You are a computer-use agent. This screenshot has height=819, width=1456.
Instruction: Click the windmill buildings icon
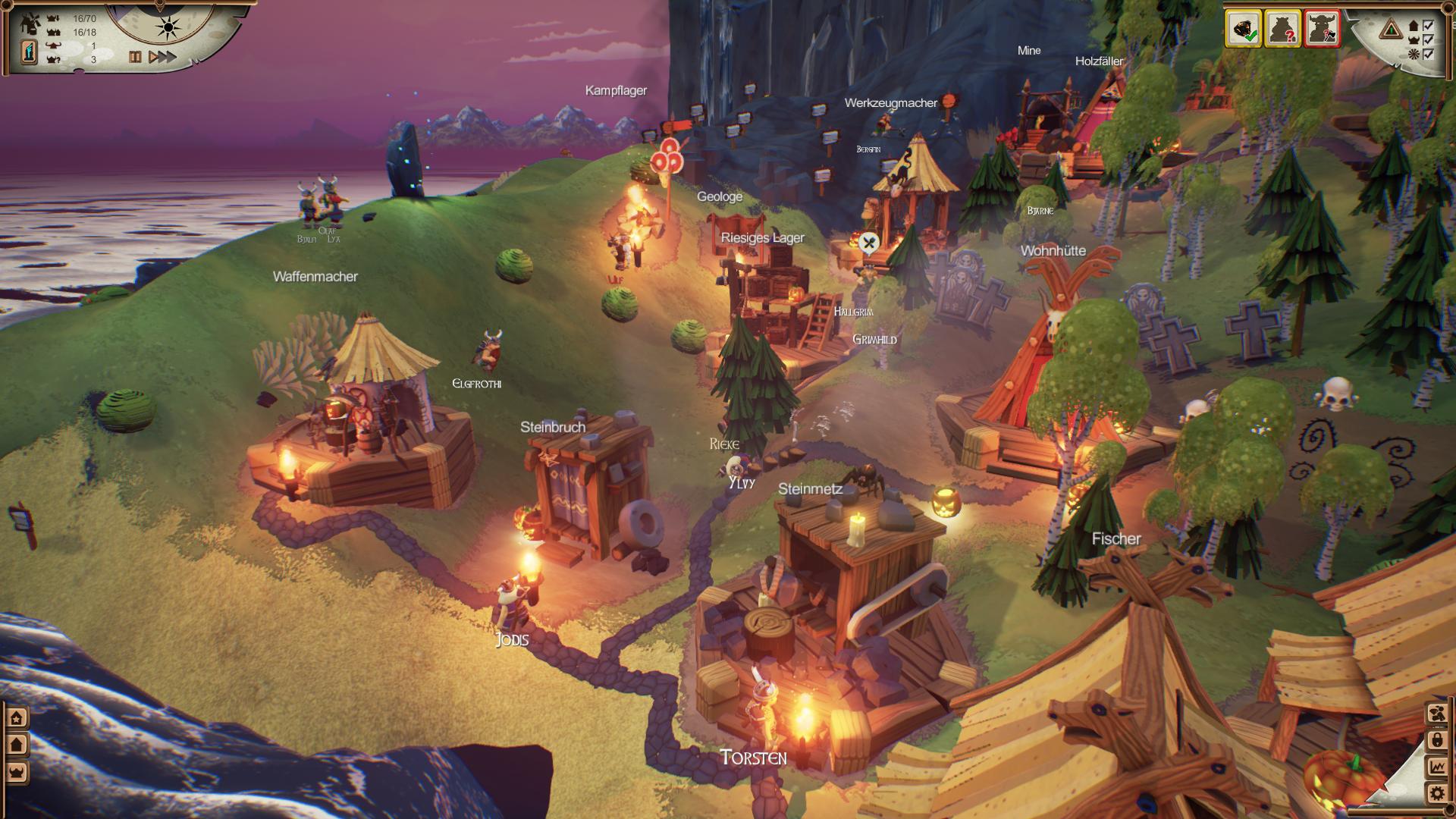pyautogui.click(x=32, y=23)
